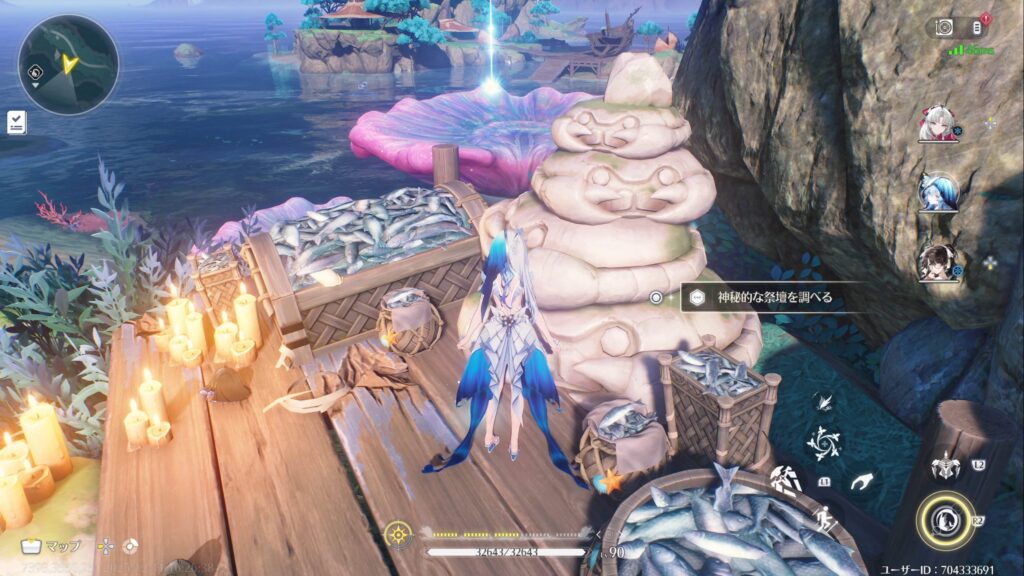Switch to the white-haired red-ribbon character

tap(939, 124)
